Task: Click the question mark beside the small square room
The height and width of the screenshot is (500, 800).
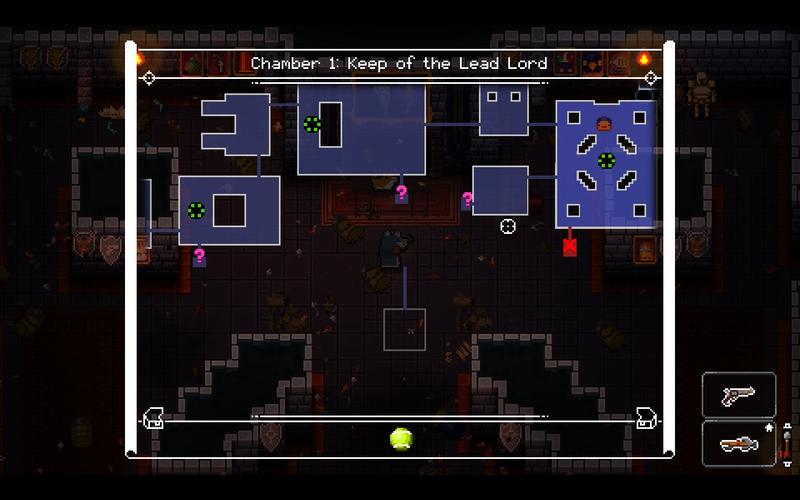Action: tap(467, 201)
